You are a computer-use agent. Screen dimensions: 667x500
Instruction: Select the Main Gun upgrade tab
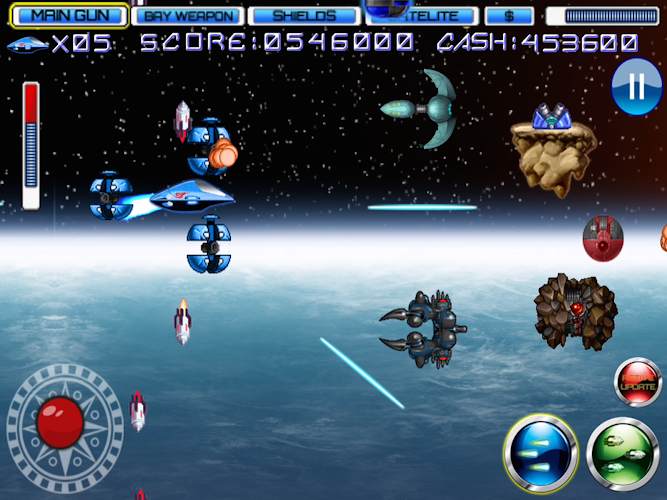(69, 16)
